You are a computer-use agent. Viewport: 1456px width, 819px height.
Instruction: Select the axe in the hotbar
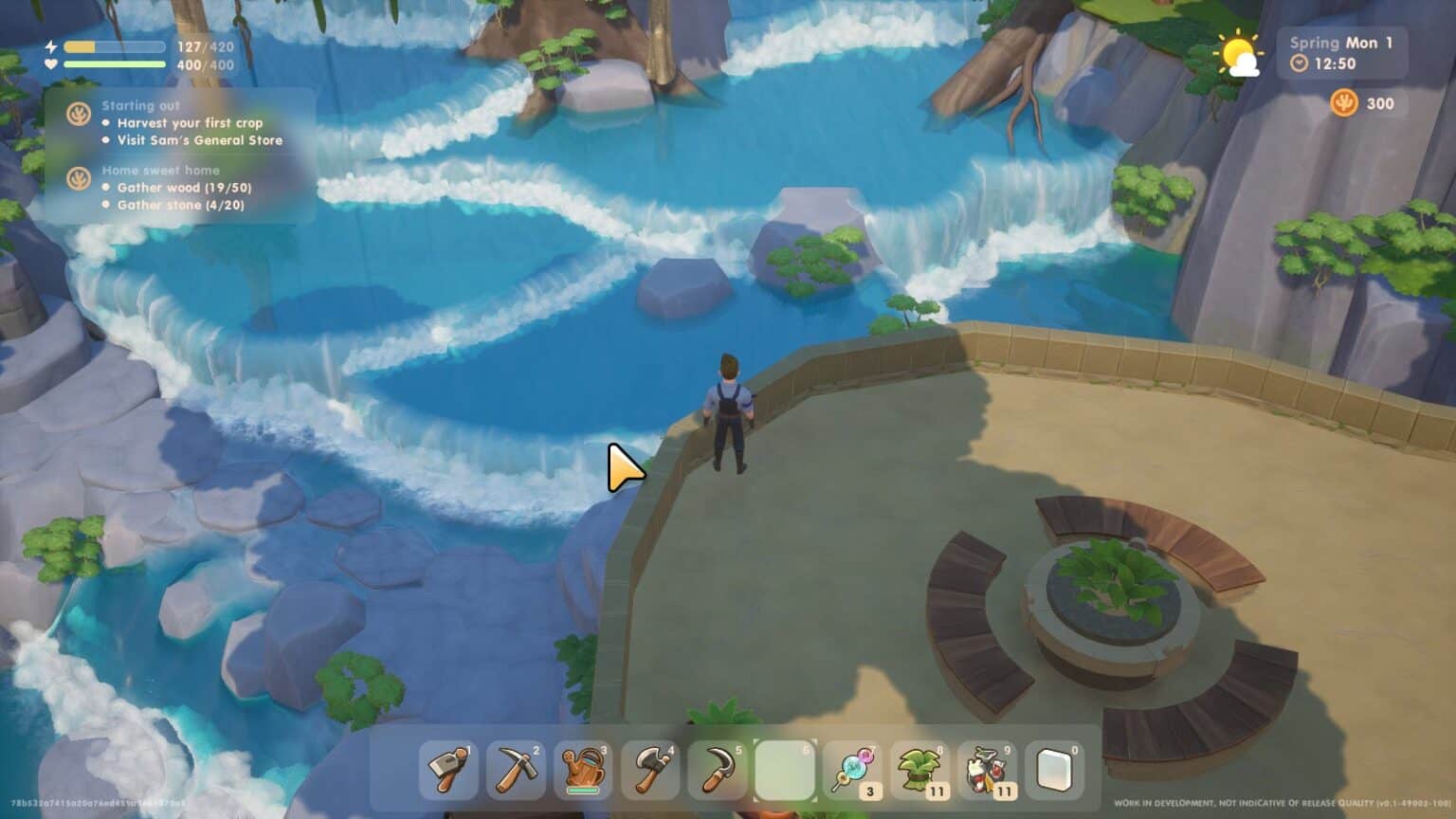650,769
